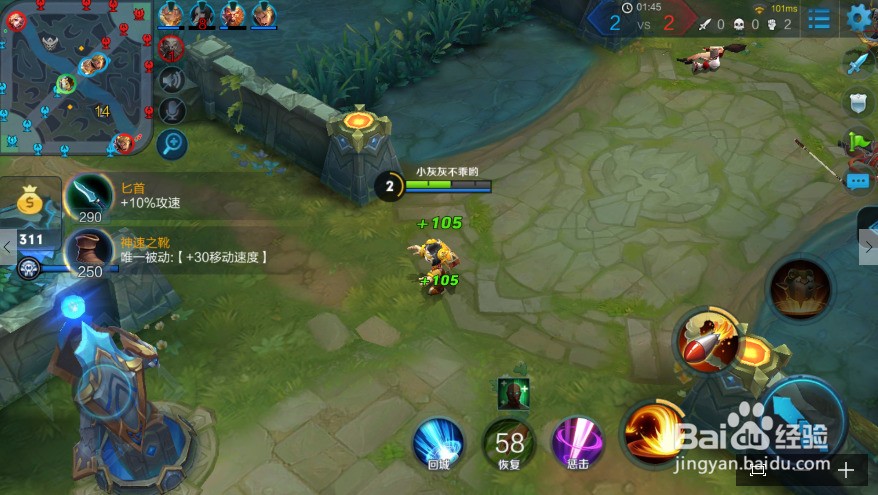Screen dimensions: 878x495
Task: Open the blue chat bubble
Action: click(858, 181)
